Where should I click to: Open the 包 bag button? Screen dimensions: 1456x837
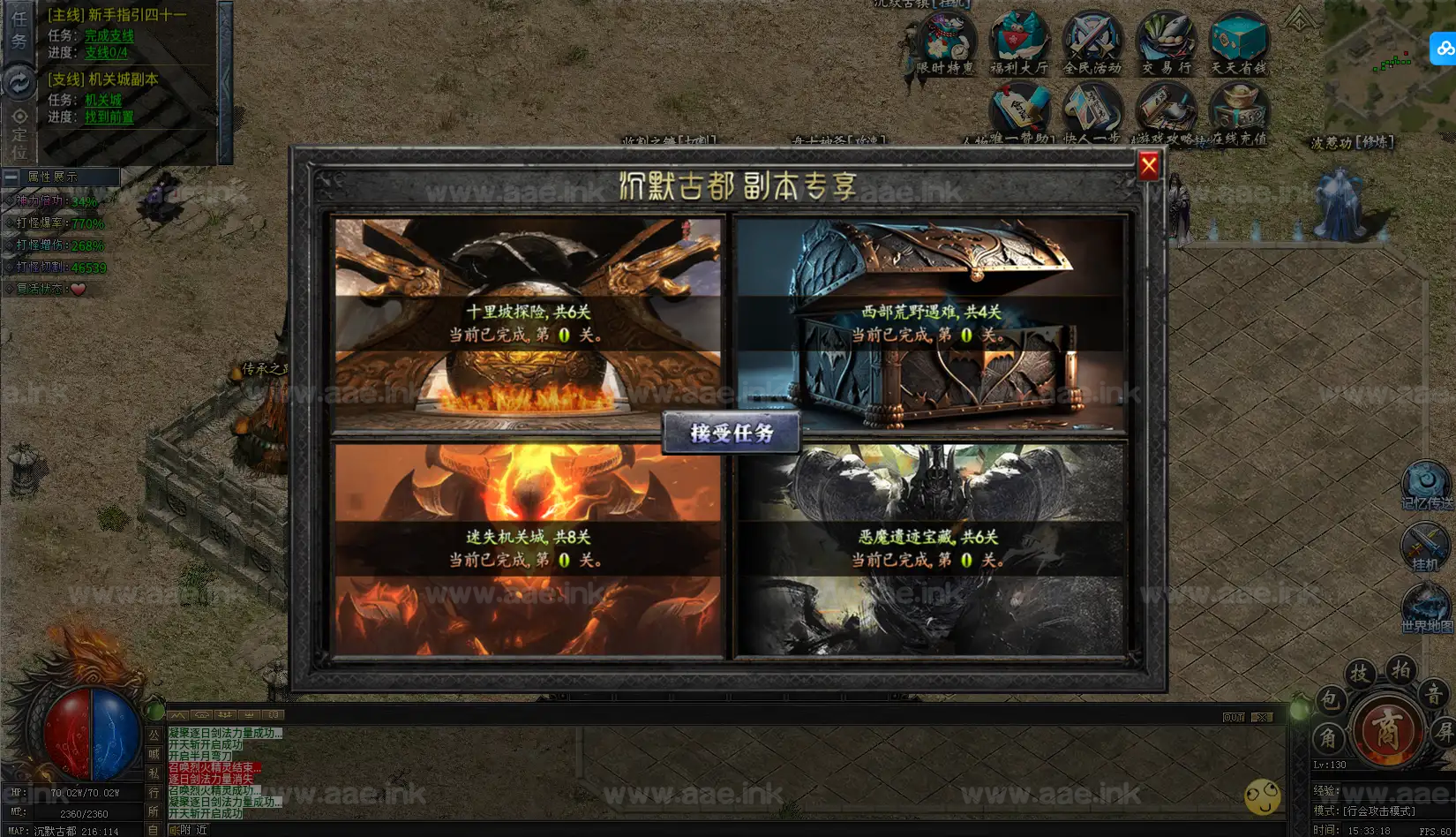pyautogui.click(x=1329, y=701)
